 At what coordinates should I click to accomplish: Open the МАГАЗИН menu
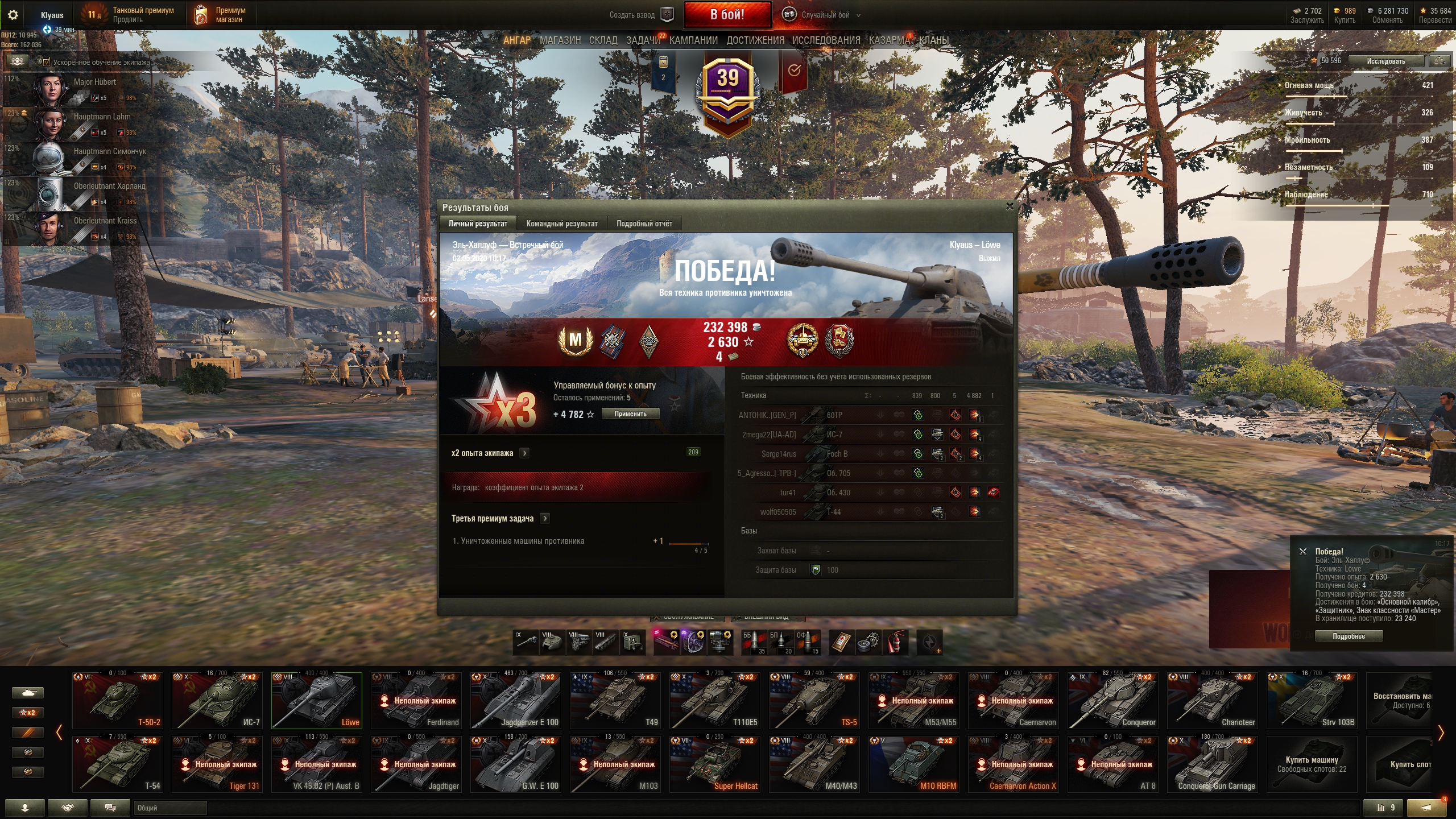click(560, 40)
